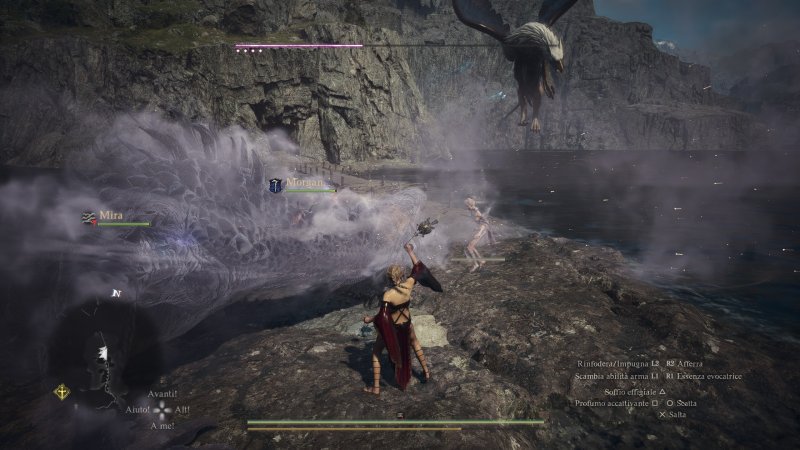
Task: Choose the "Aiuto!" pawn command
Action: (138, 410)
